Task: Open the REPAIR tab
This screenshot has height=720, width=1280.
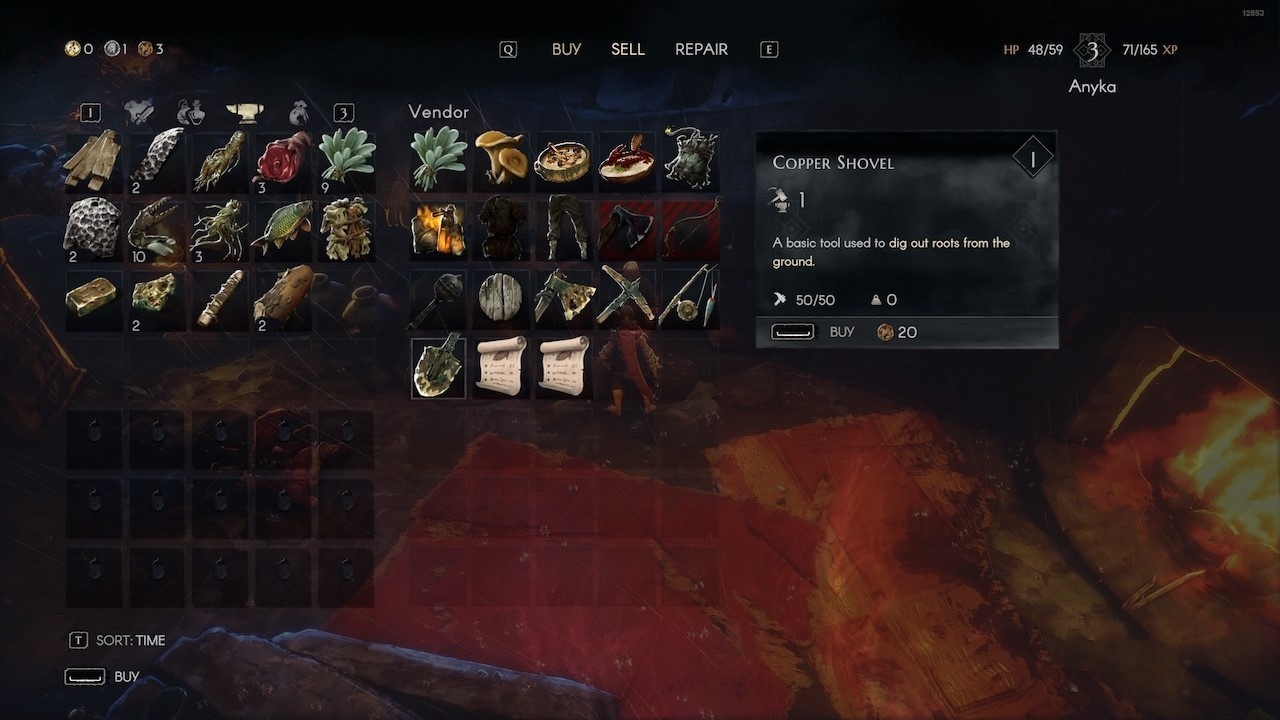Action: tap(701, 49)
